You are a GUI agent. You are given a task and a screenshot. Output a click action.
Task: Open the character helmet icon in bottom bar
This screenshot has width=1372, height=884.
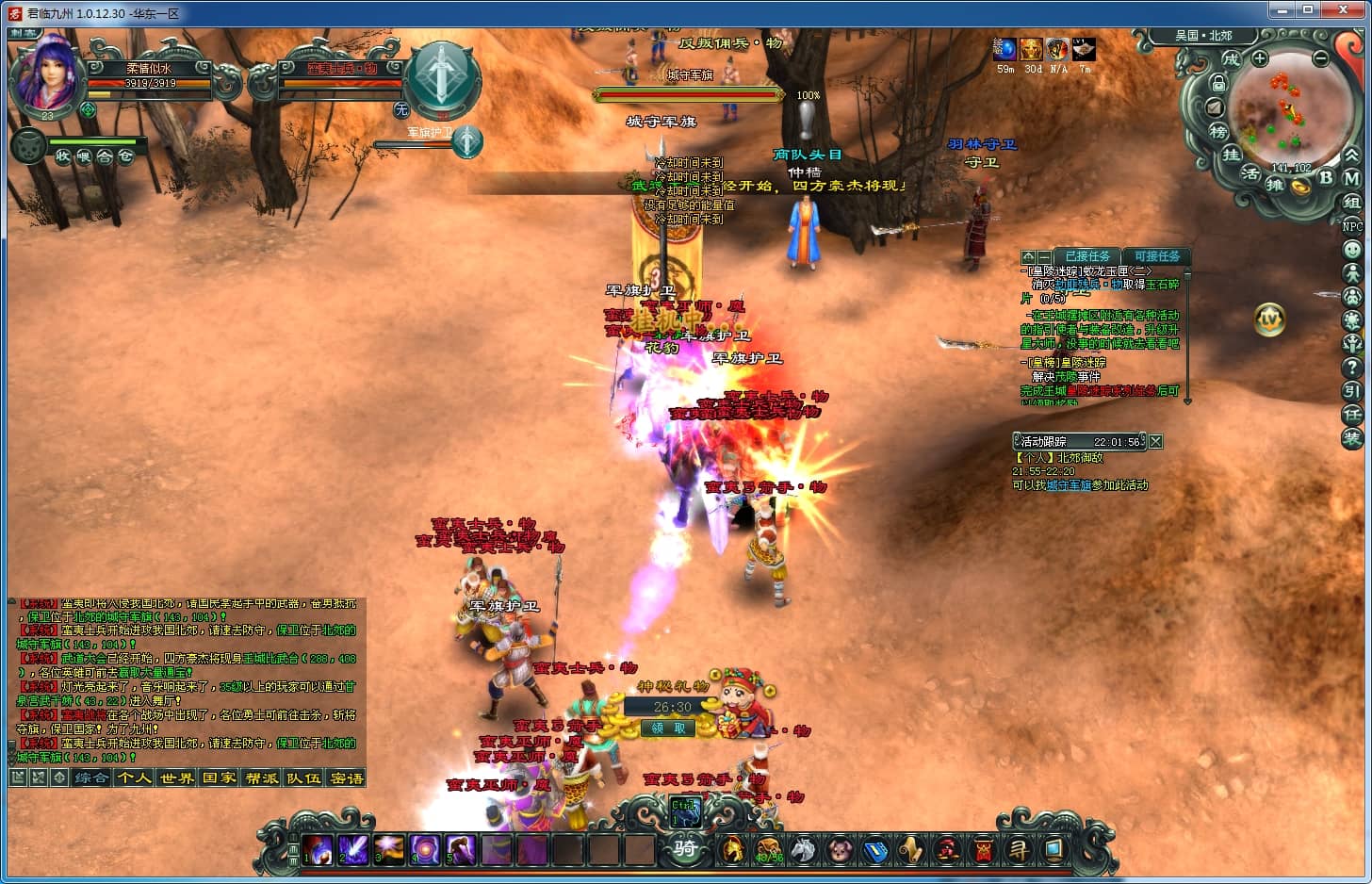732,849
